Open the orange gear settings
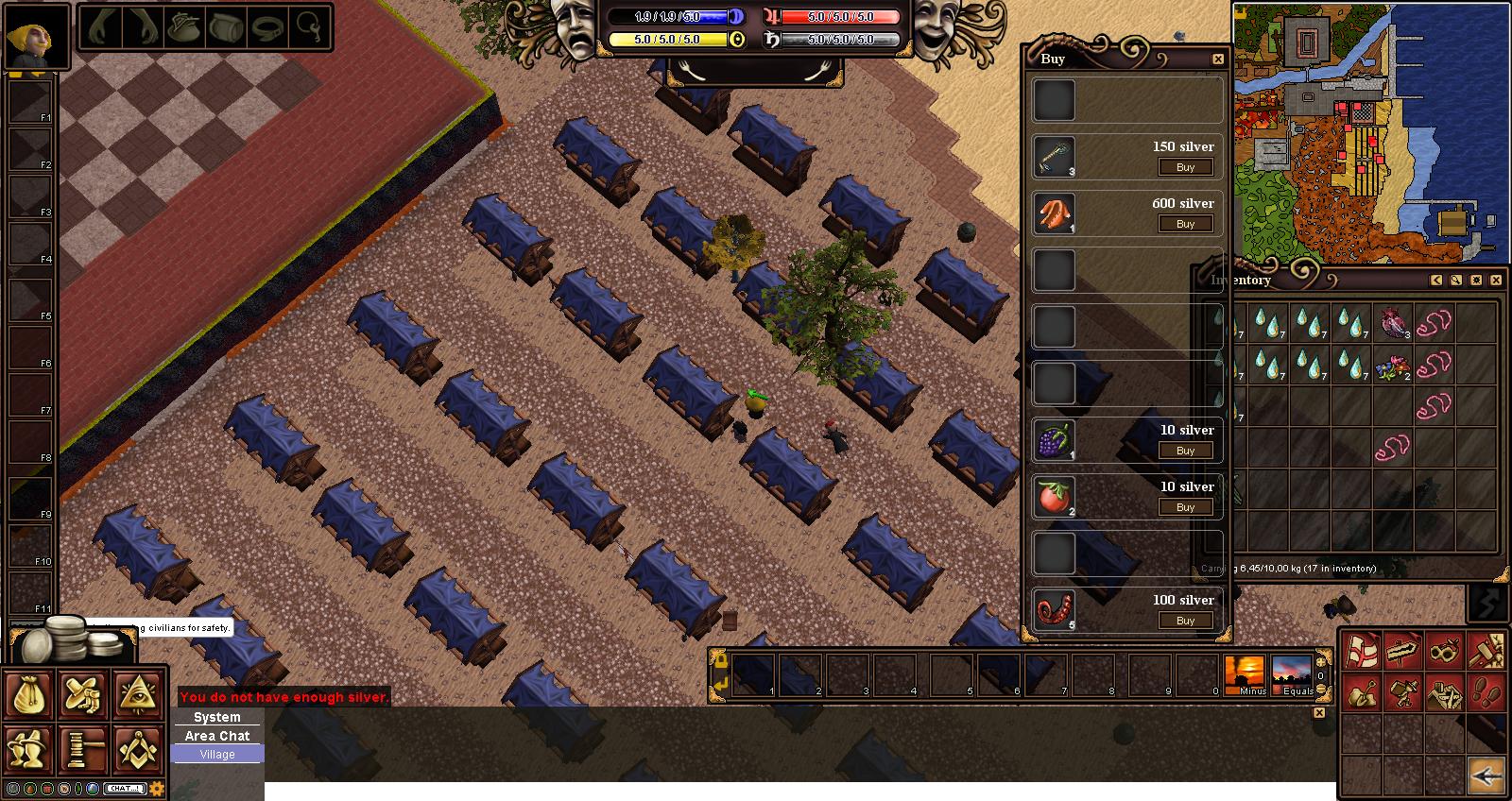1512x801 pixels. click(x=157, y=789)
